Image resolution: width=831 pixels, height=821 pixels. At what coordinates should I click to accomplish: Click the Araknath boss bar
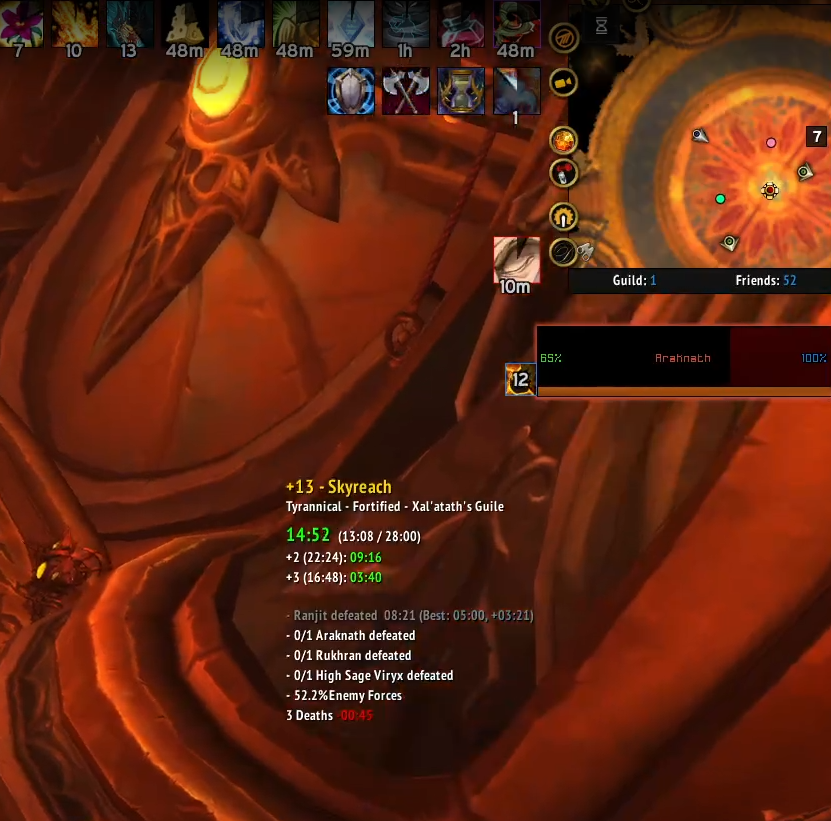tap(683, 358)
